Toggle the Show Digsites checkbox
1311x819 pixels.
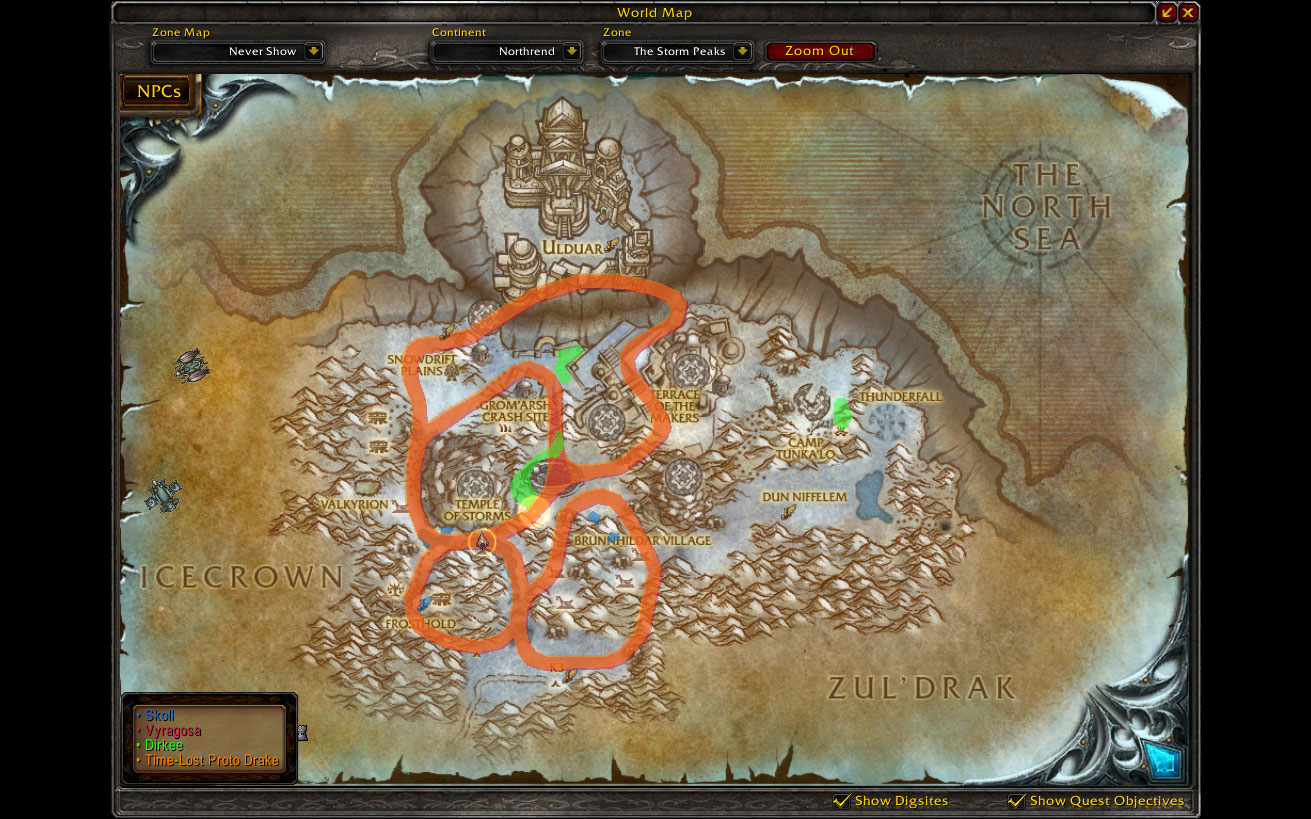pos(842,800)
